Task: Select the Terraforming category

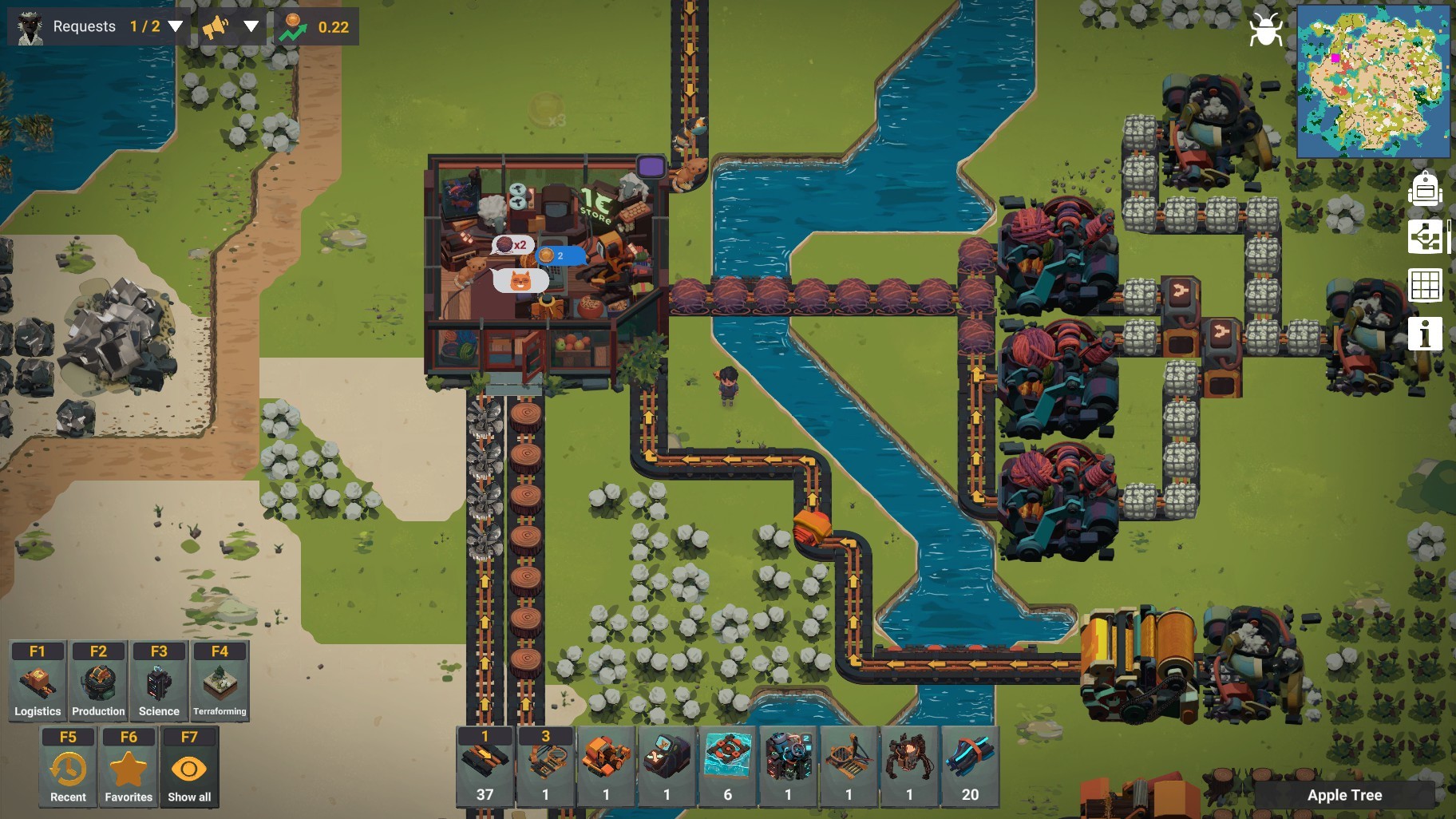Action: (x=220, y=681)
